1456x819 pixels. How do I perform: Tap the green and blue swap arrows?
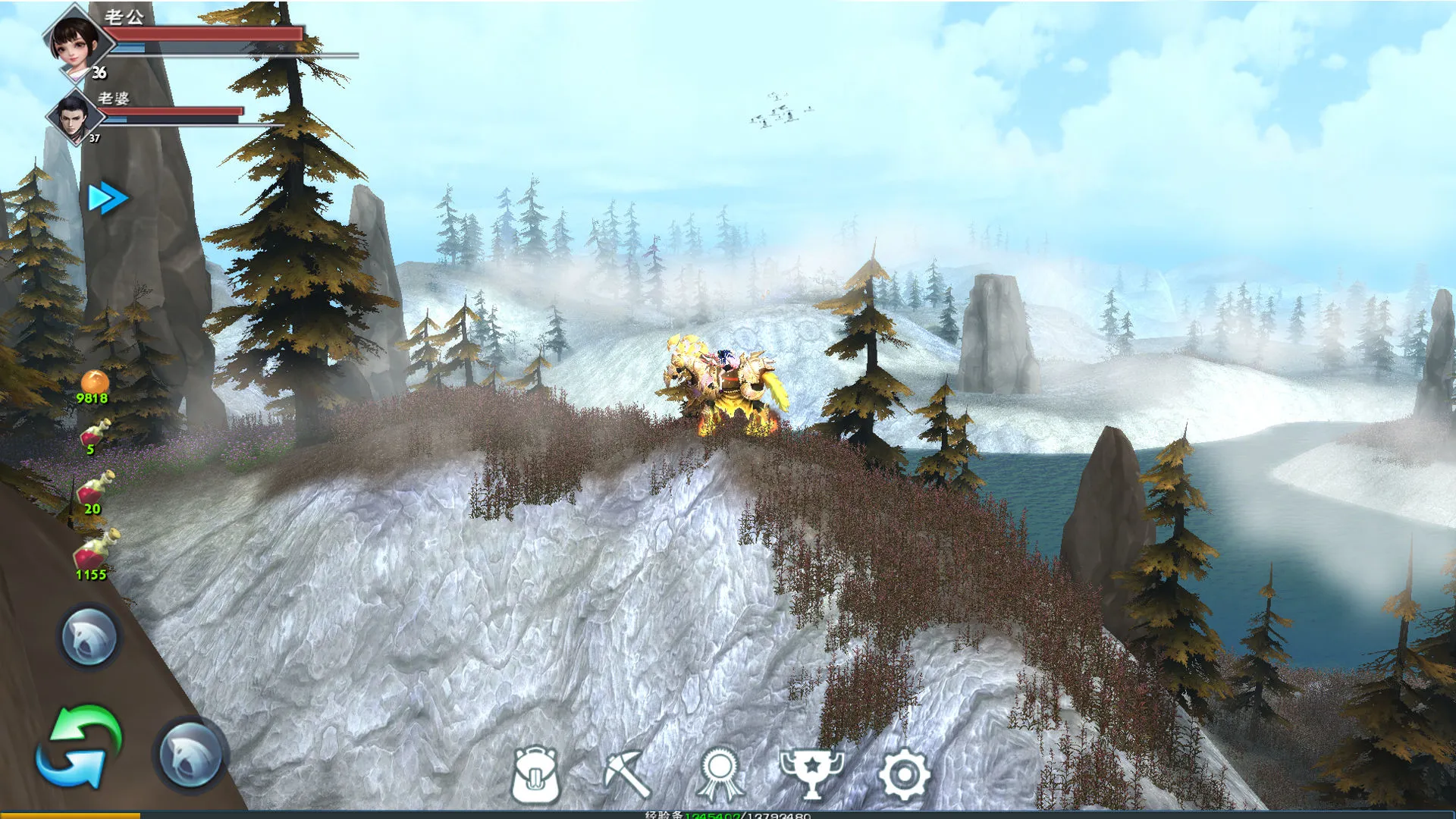tap(80, 747)
